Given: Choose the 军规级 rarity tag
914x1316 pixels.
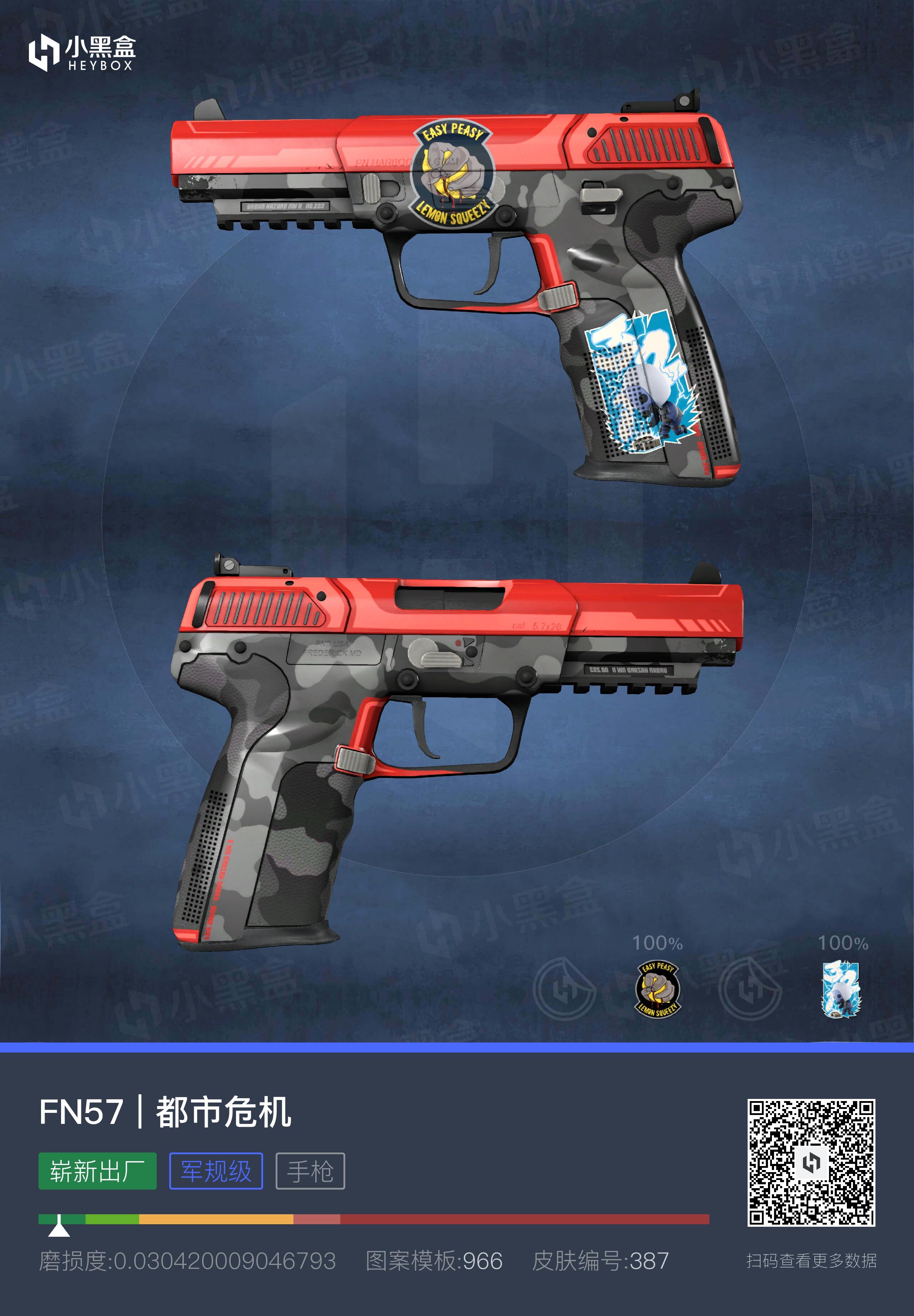Looking at the screenshot, I should (216, 1171).
